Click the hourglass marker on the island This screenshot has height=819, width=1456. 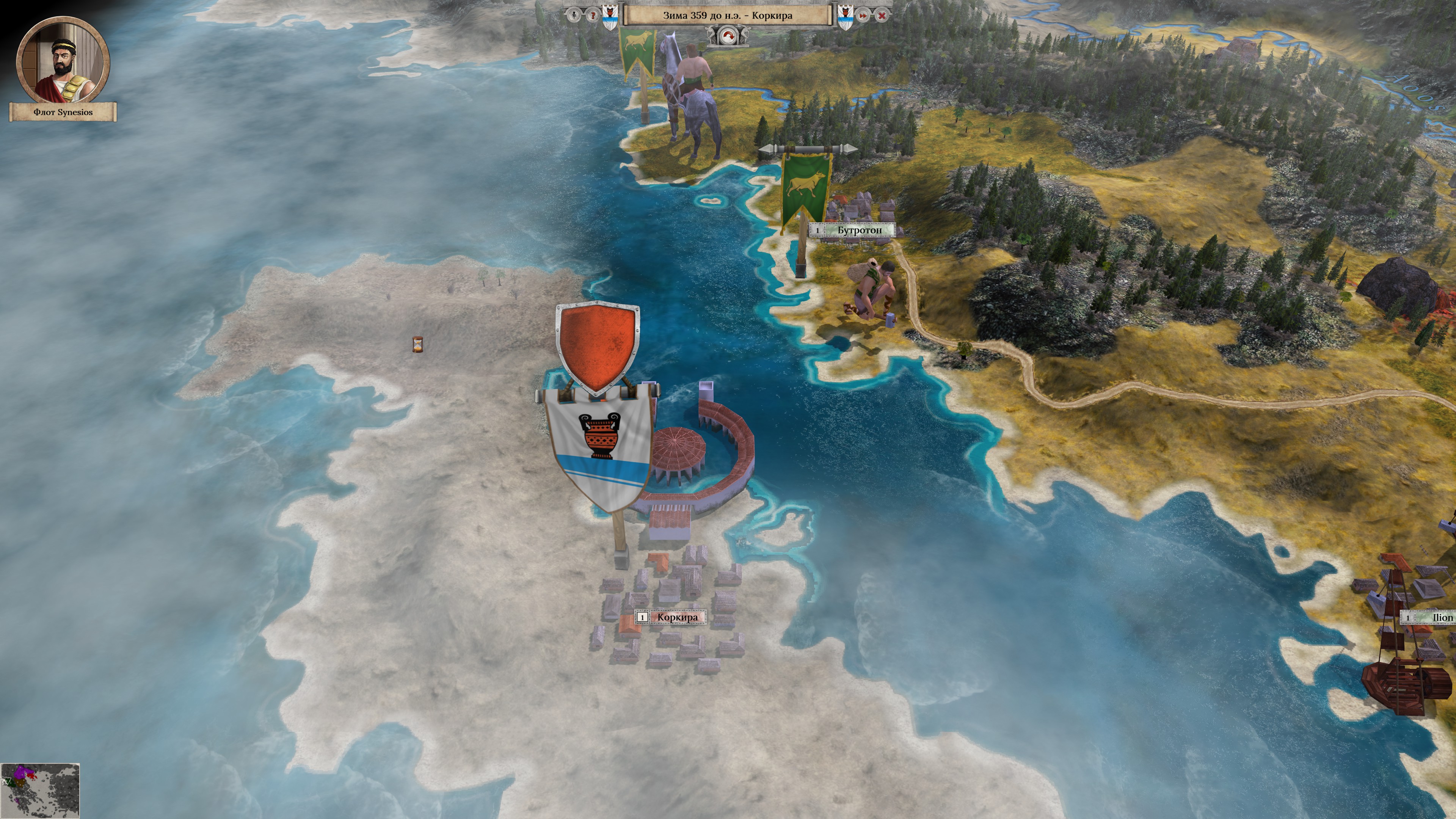click(418, 344)
